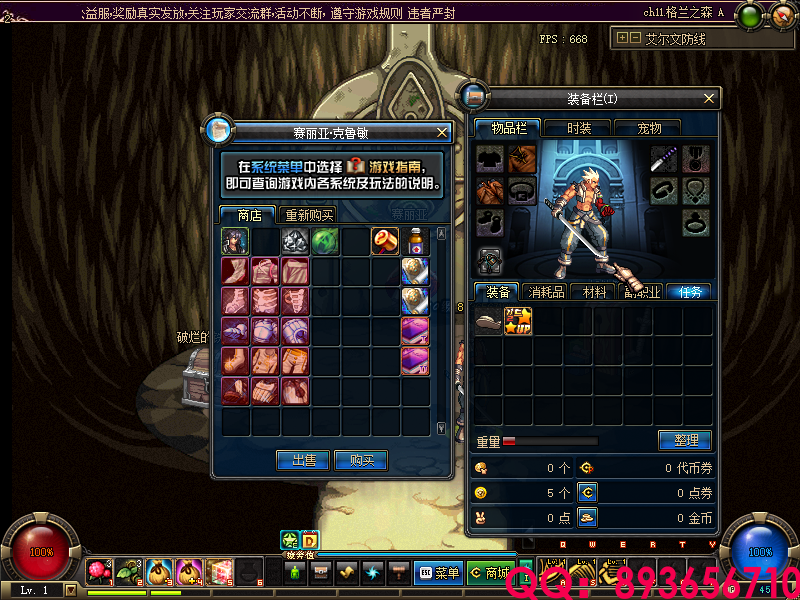
Task: Close the 装备栏 equipment window
Action: [709, 98]
